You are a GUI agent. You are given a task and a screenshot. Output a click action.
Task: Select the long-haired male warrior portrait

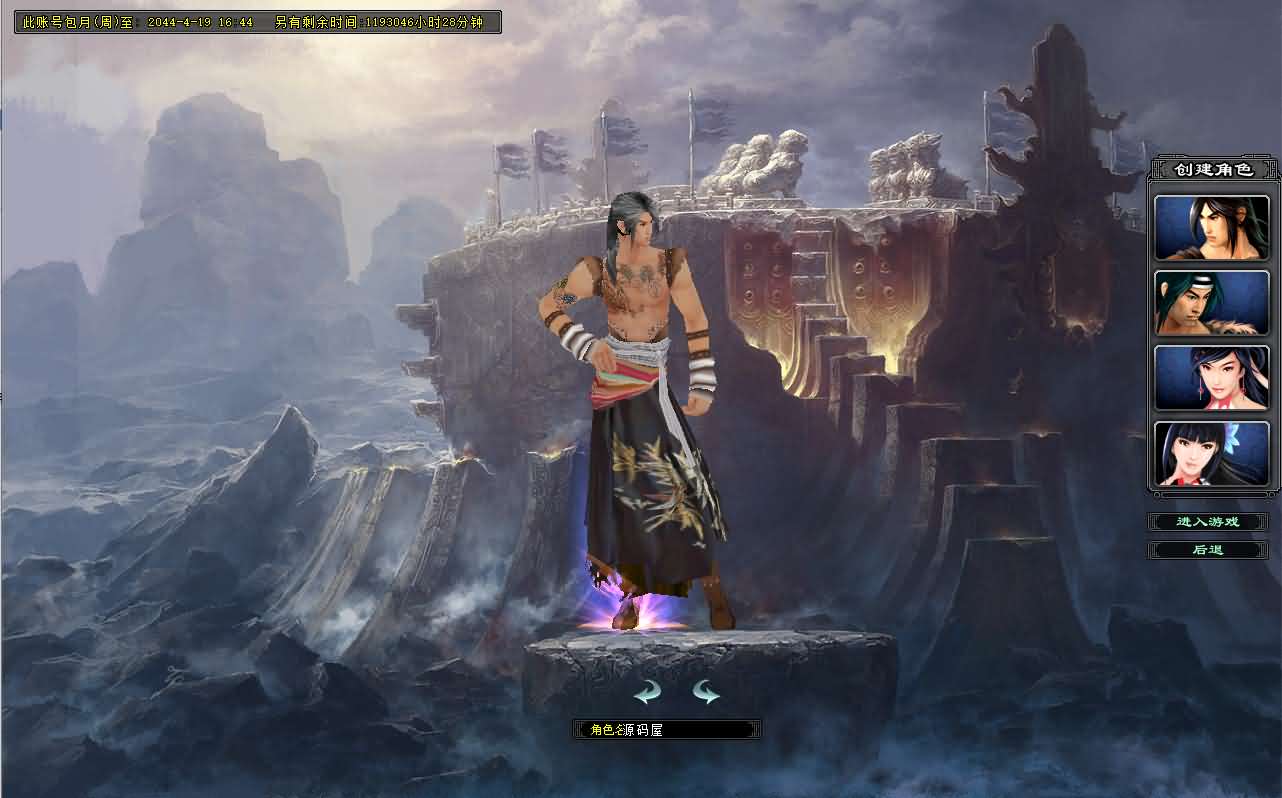click(1211, 228)
